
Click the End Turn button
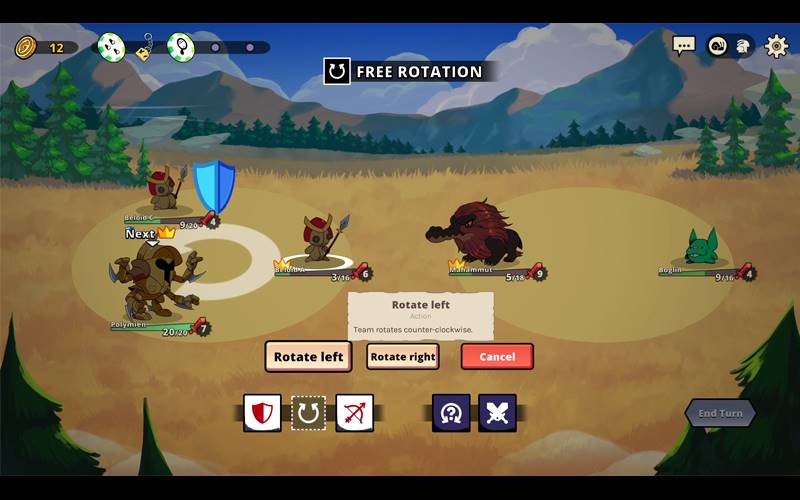[720, 413]
